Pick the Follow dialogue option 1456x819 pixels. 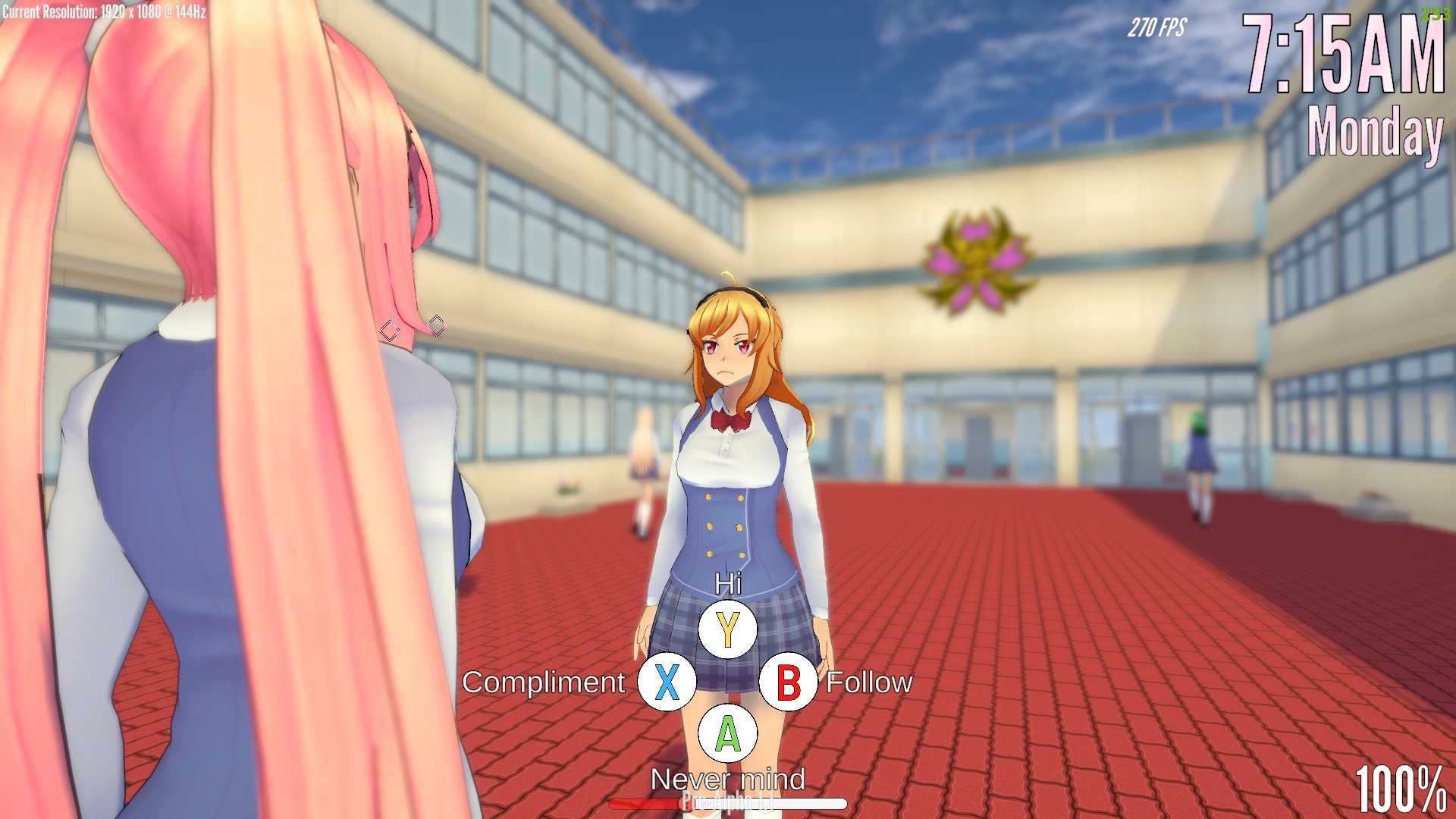click(x=788, y=682)
